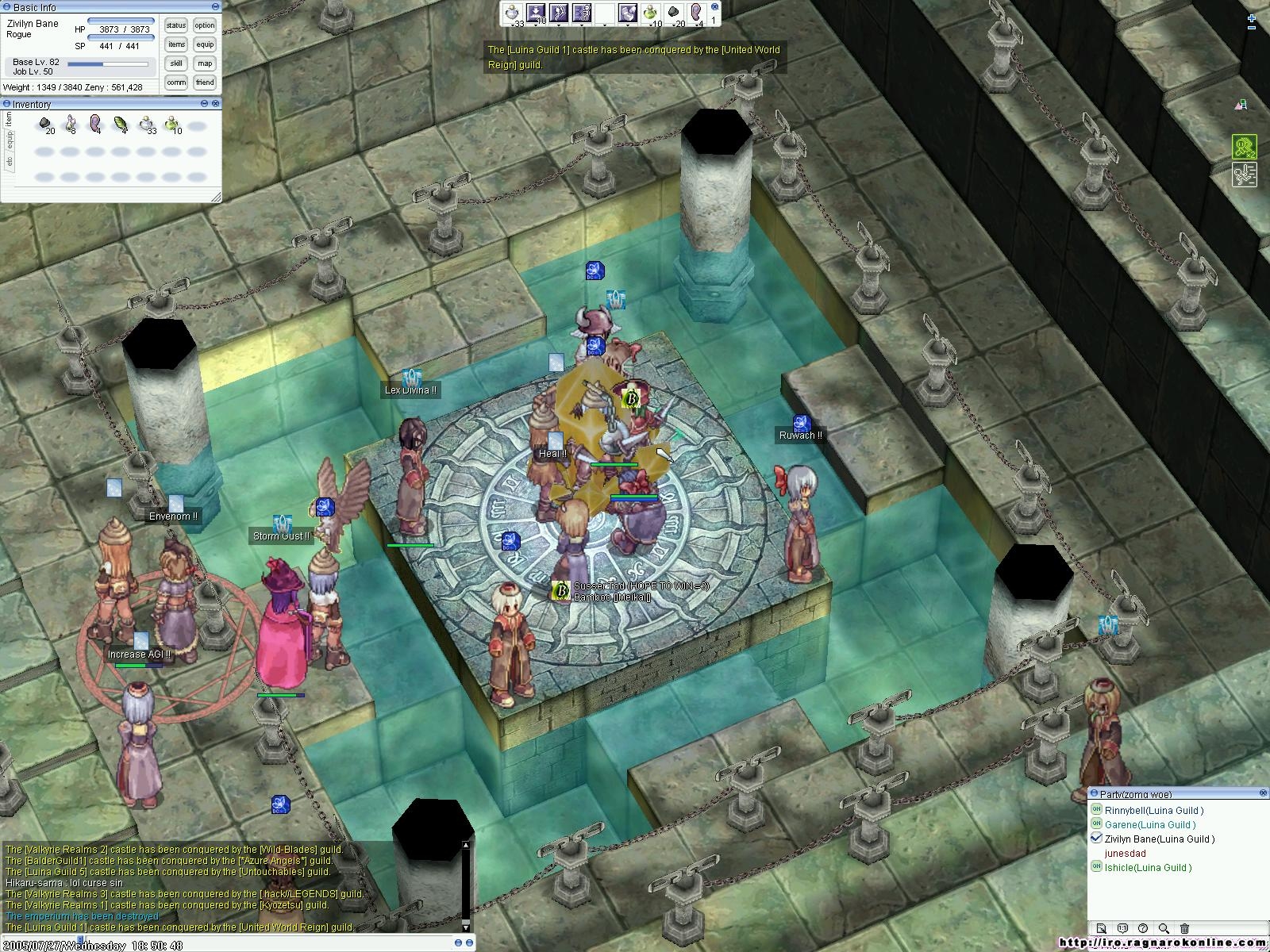Open the option menu
Viewport: 1270px width, 952px height.
click(x=205, y=25)
